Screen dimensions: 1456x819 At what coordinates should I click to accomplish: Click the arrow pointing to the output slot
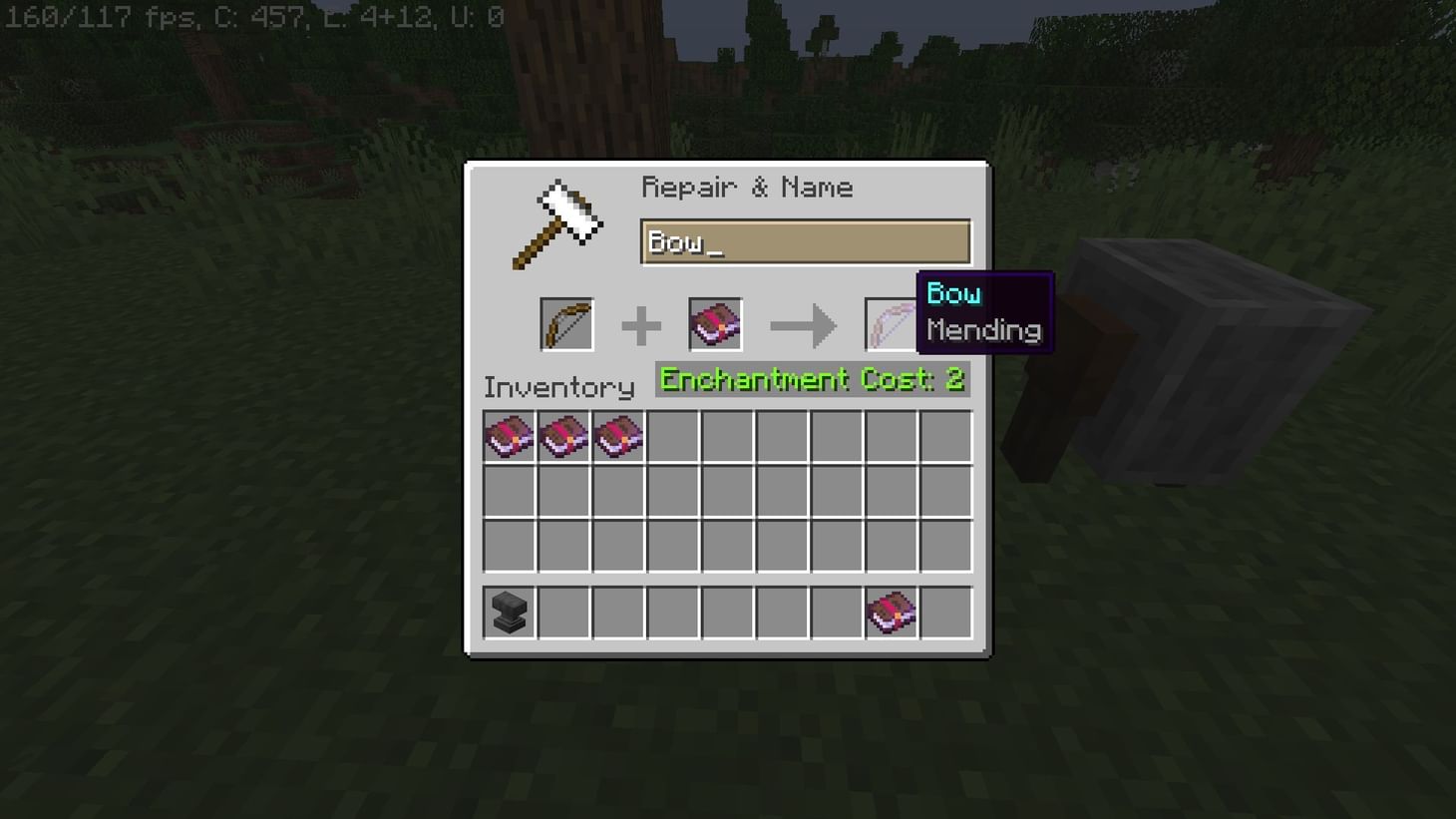(803, 323)
